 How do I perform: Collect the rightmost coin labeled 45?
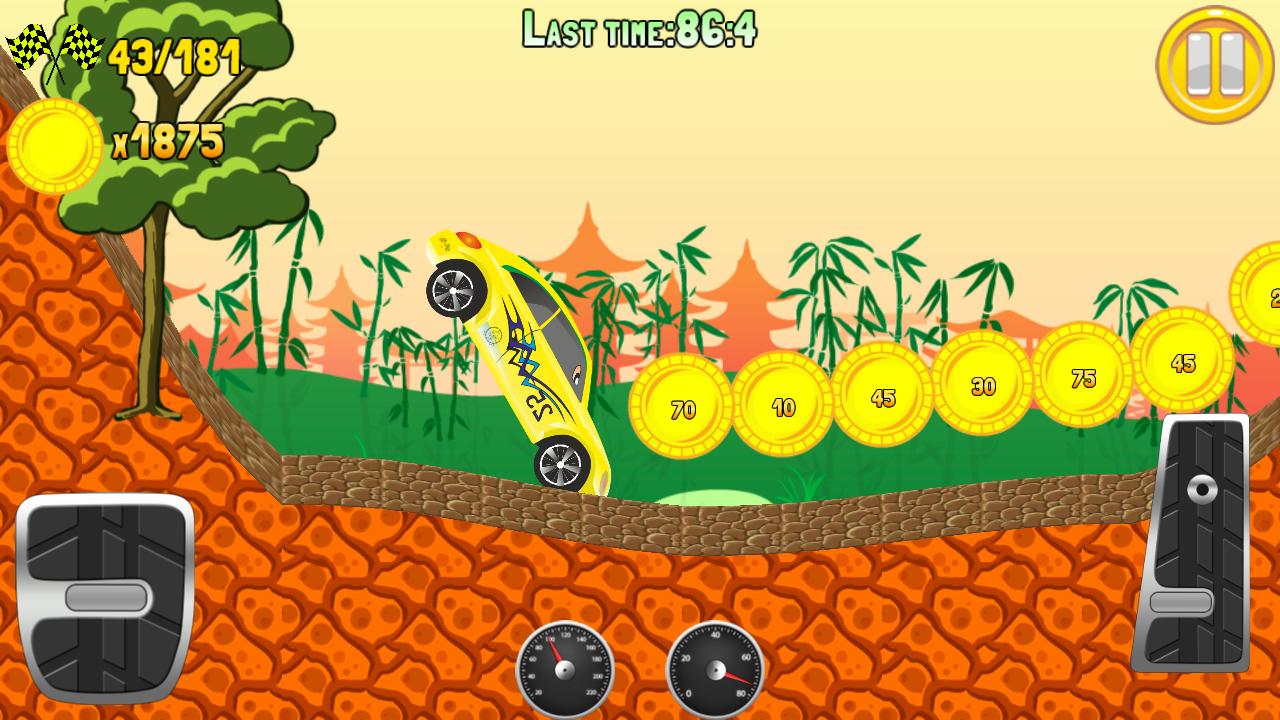point(1184,360)
